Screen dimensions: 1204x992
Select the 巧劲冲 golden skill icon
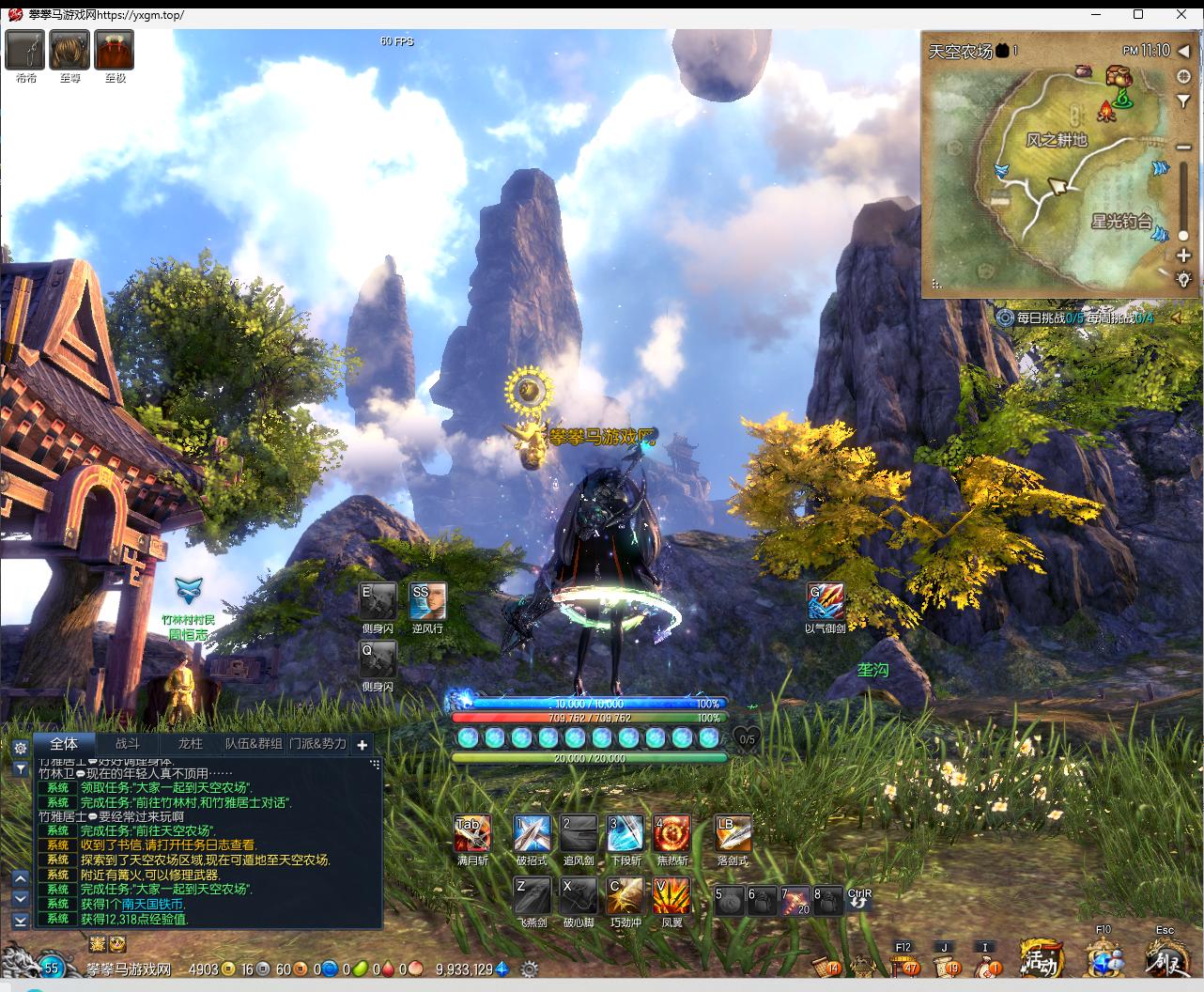[x=625, y=896]
